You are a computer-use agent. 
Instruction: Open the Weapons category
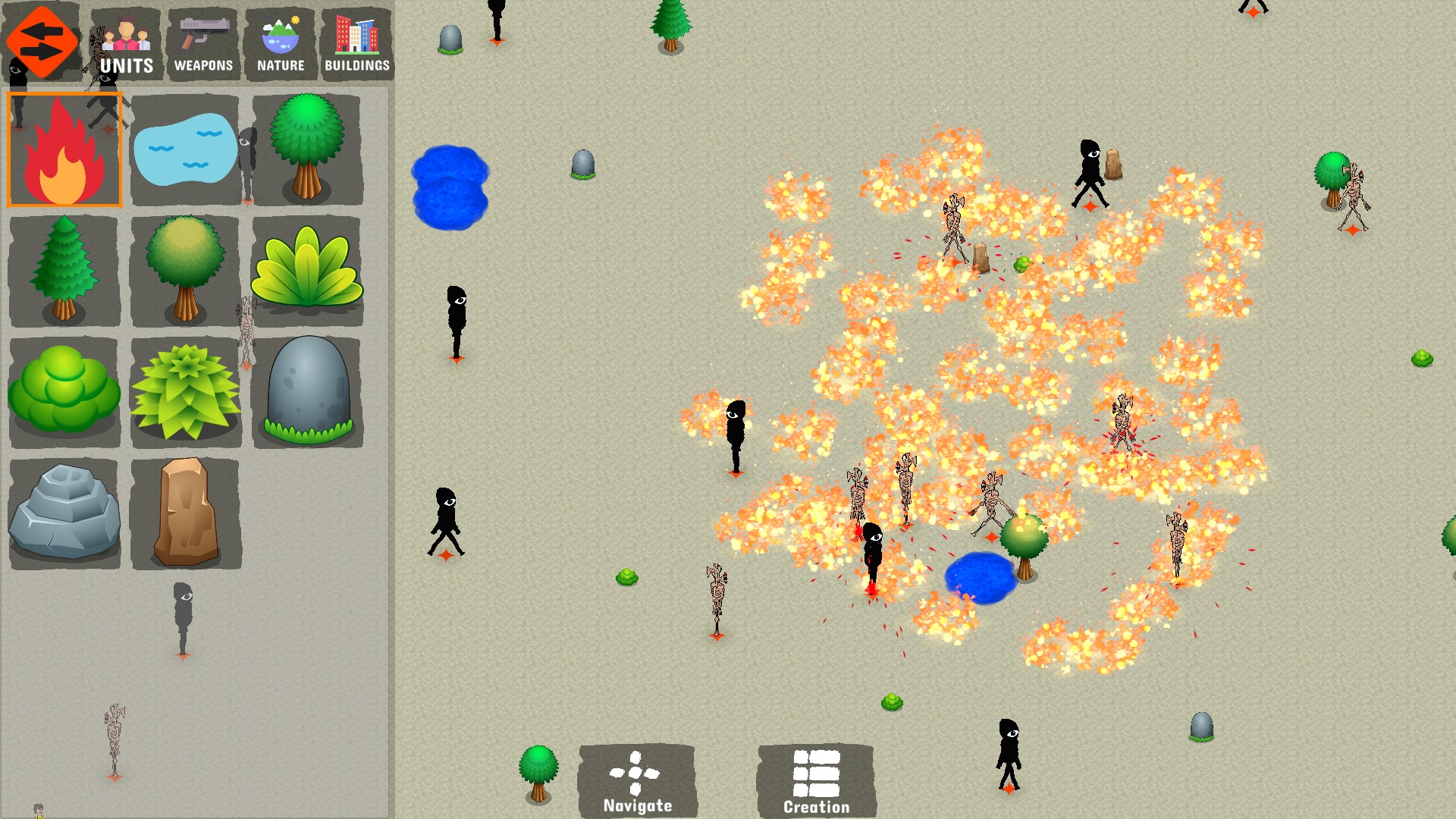(x=203, y=44)
